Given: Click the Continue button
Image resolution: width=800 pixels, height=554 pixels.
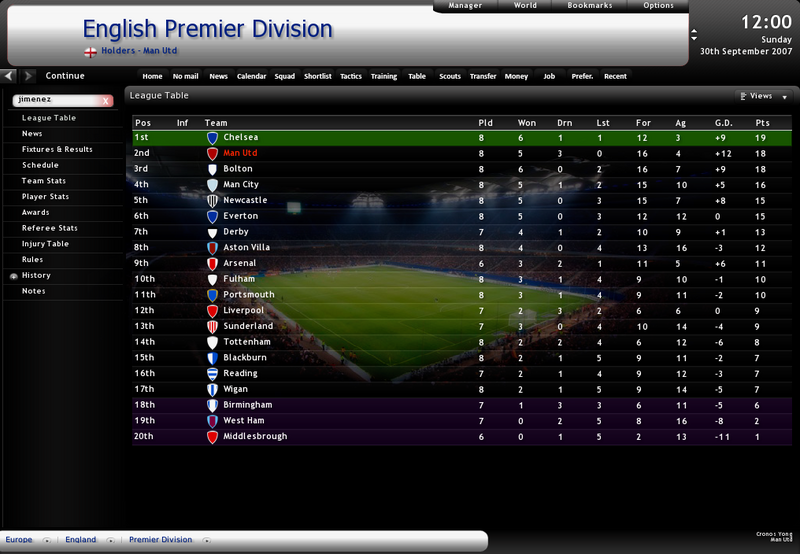Looking at the screenshot, I should click(65, 76).
